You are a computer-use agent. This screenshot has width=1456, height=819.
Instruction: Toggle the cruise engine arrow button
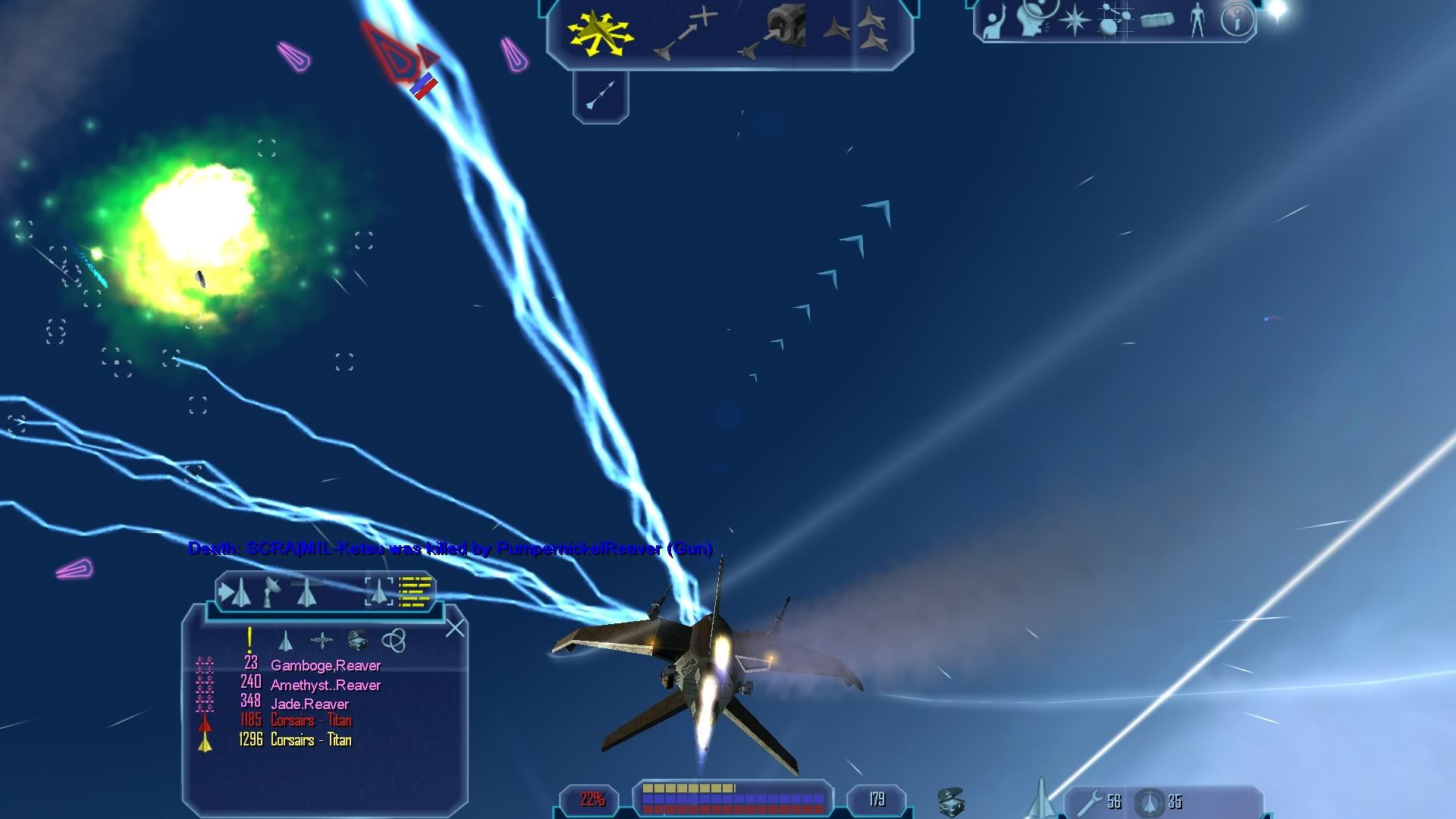click(601, 96)
